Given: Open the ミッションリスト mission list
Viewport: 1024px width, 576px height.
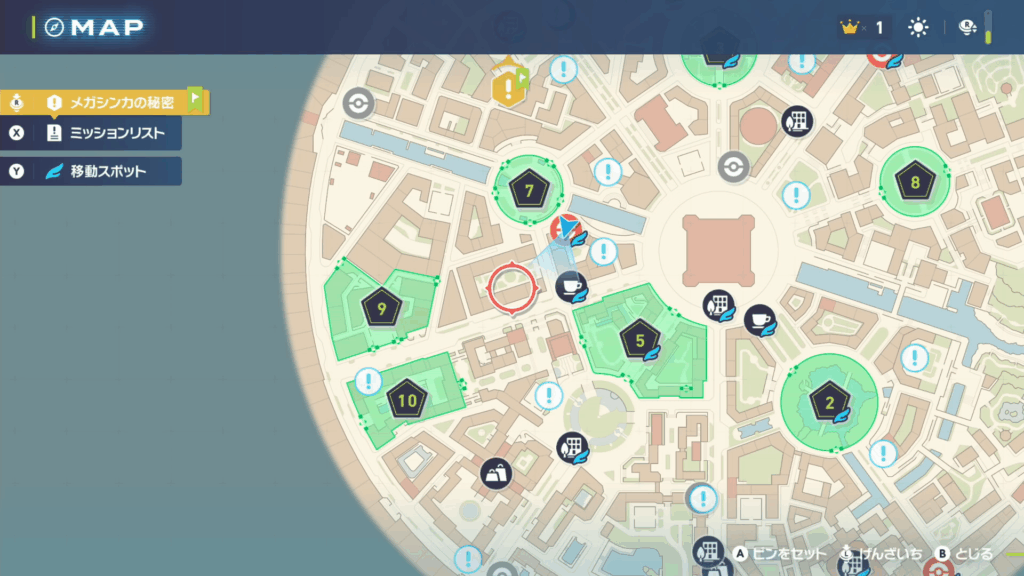Looking at the screenshot, I should tap(110, 132).
